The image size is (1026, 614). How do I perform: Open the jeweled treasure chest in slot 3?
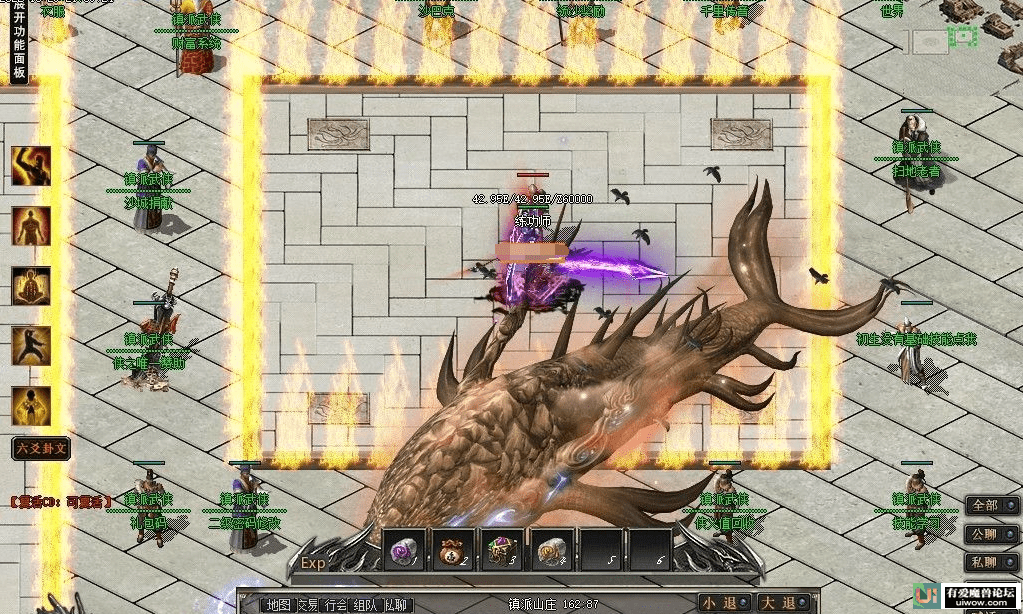tap(501, 550)
